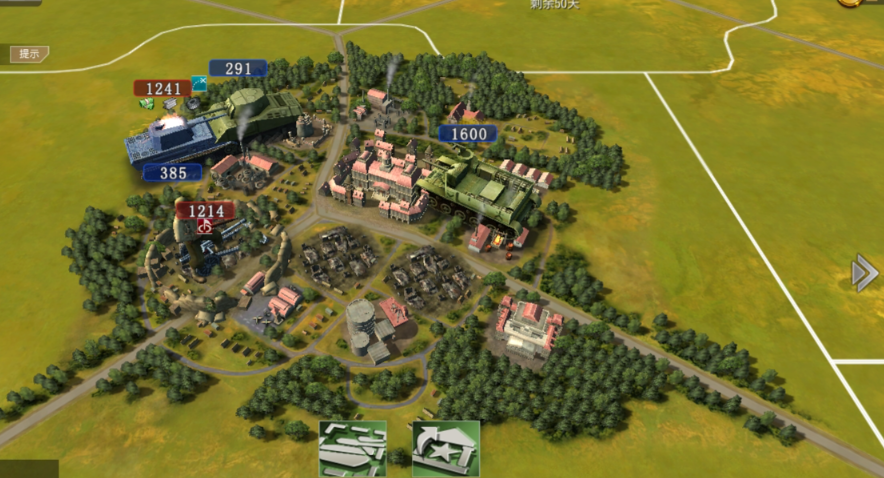Open the 提示 hint button

tap(29, 54)
